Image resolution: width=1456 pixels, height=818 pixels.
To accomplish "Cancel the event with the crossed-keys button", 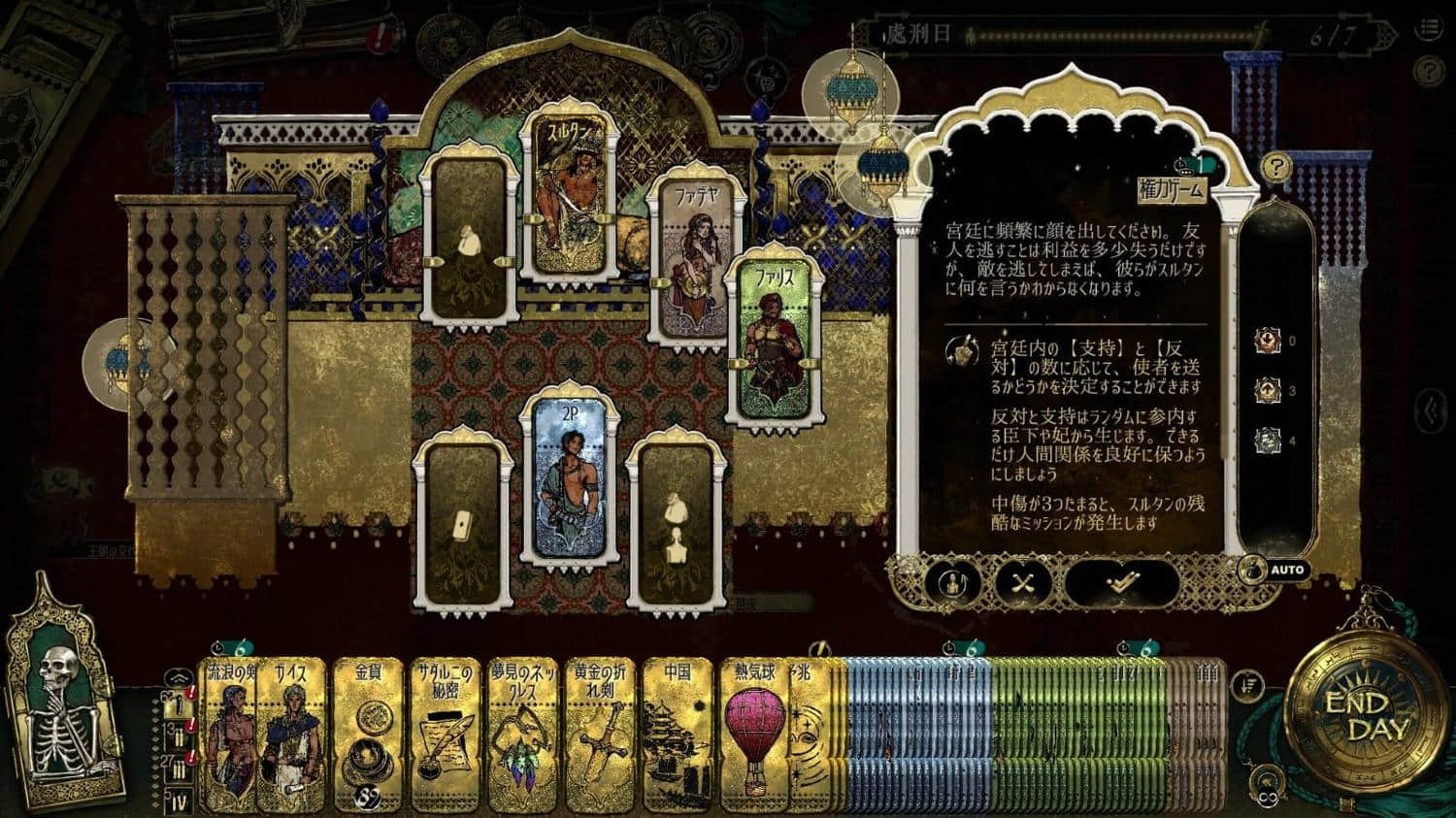I will pyautogui.click(x=1026, y=582).
